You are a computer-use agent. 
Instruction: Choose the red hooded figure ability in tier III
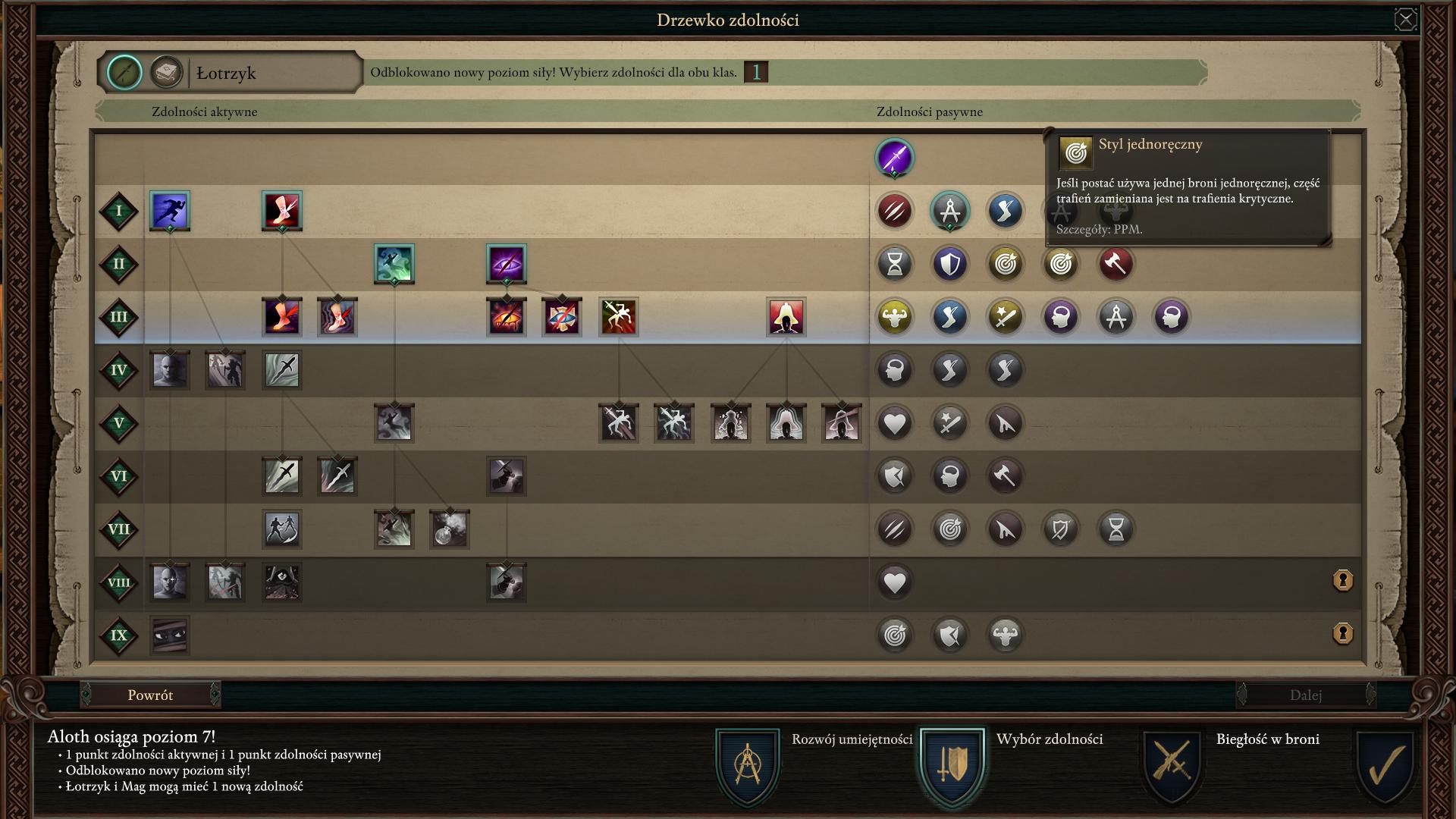(x=786, y=317)
